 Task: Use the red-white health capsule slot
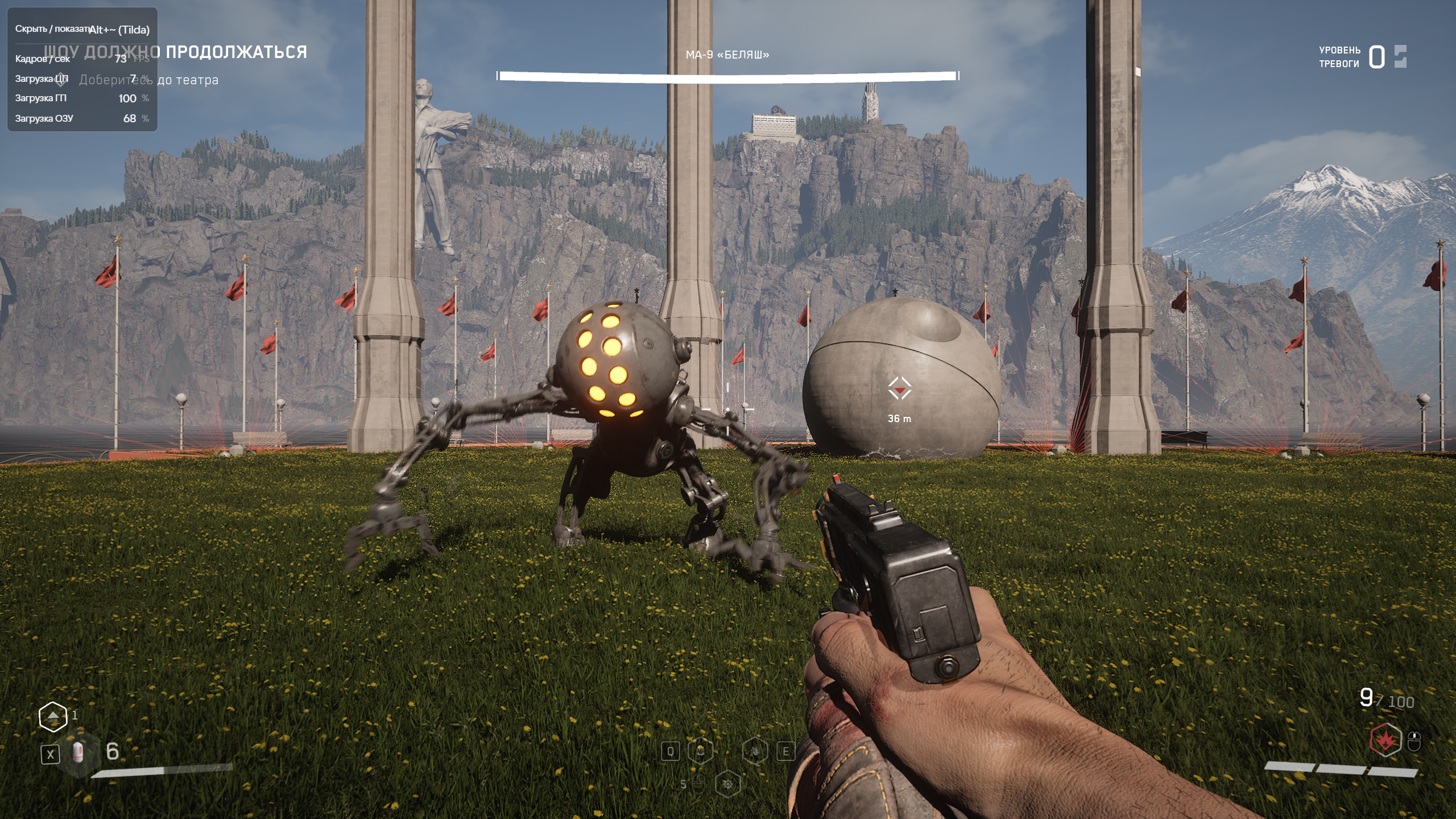pyautogui.click(x=78, y=753)
